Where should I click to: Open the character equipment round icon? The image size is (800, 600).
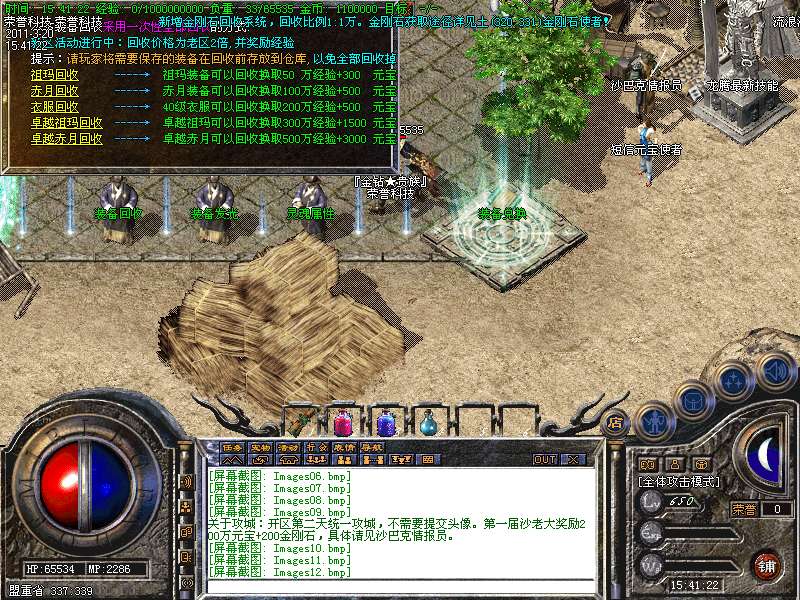pyautogui.click(x=654, y=420)
